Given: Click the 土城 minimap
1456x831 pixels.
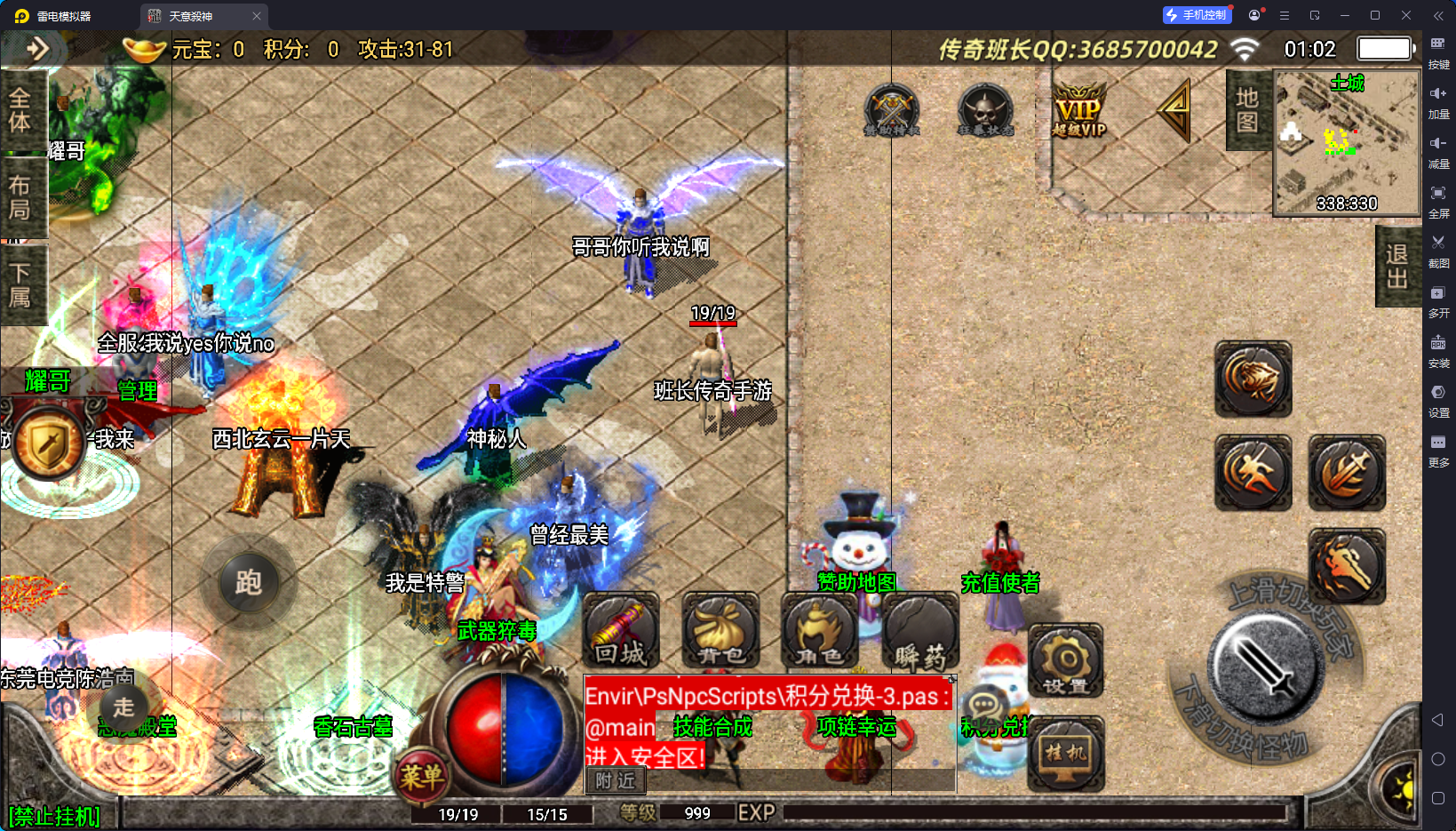Looking at the screenshot, I should [x=1347, y=144].
